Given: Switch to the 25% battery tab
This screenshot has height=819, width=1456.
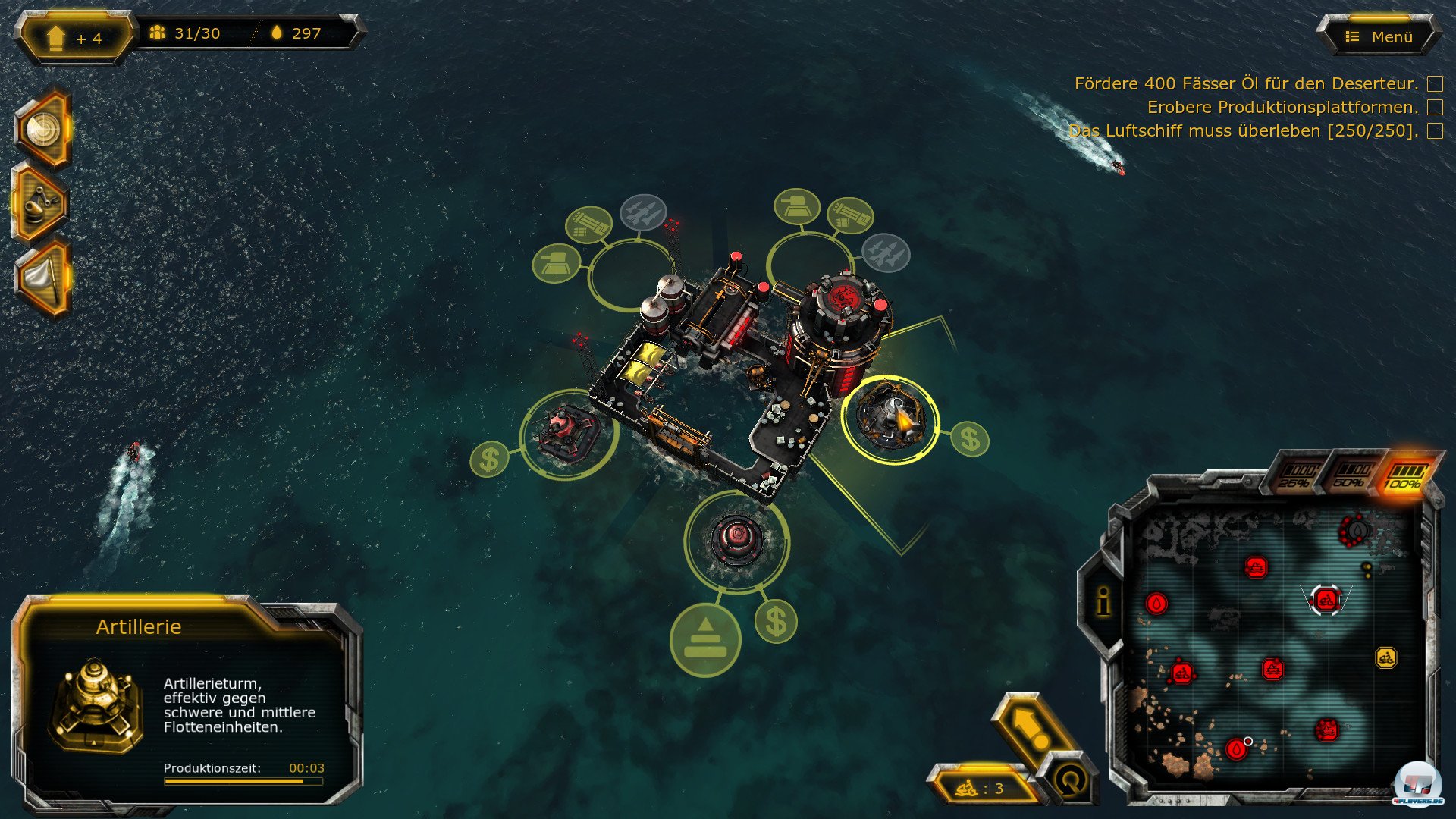Looking at the screenshot, I should pos(1298,473).
